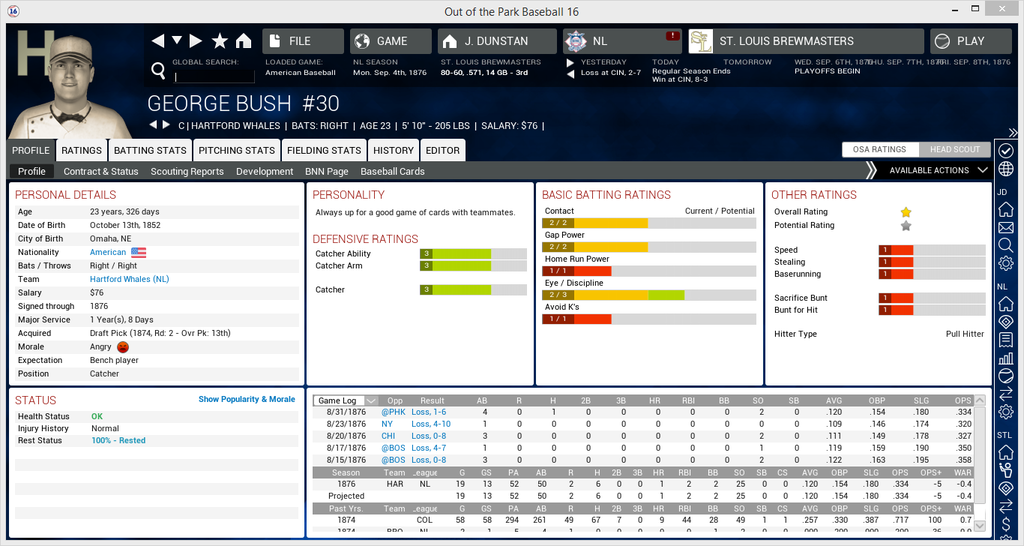Open the FILE menu
1024x546 pixels.
[302, 41]
